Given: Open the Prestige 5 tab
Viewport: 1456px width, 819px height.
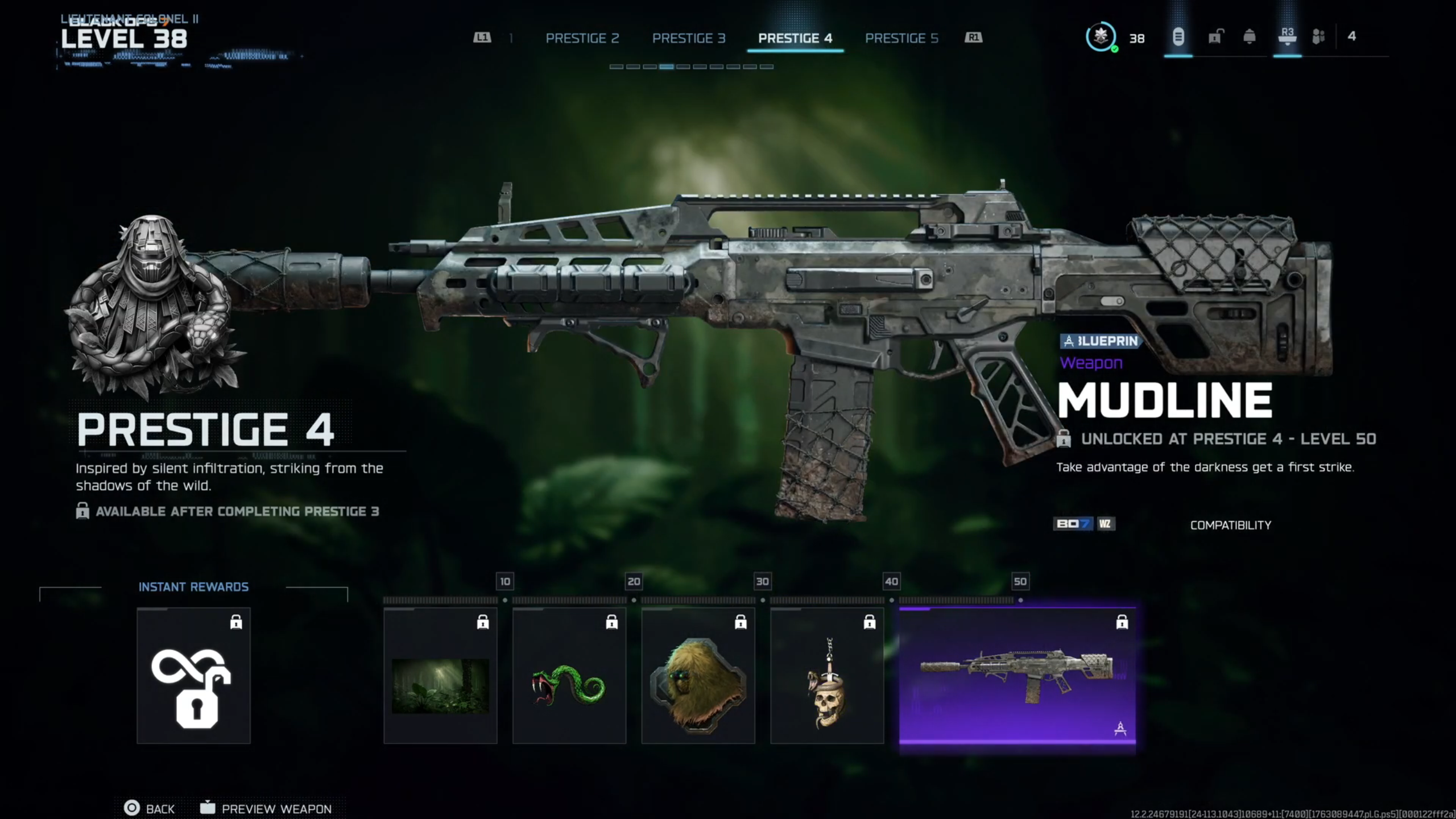Looking at the screenshot, I should tap(901, 38).
